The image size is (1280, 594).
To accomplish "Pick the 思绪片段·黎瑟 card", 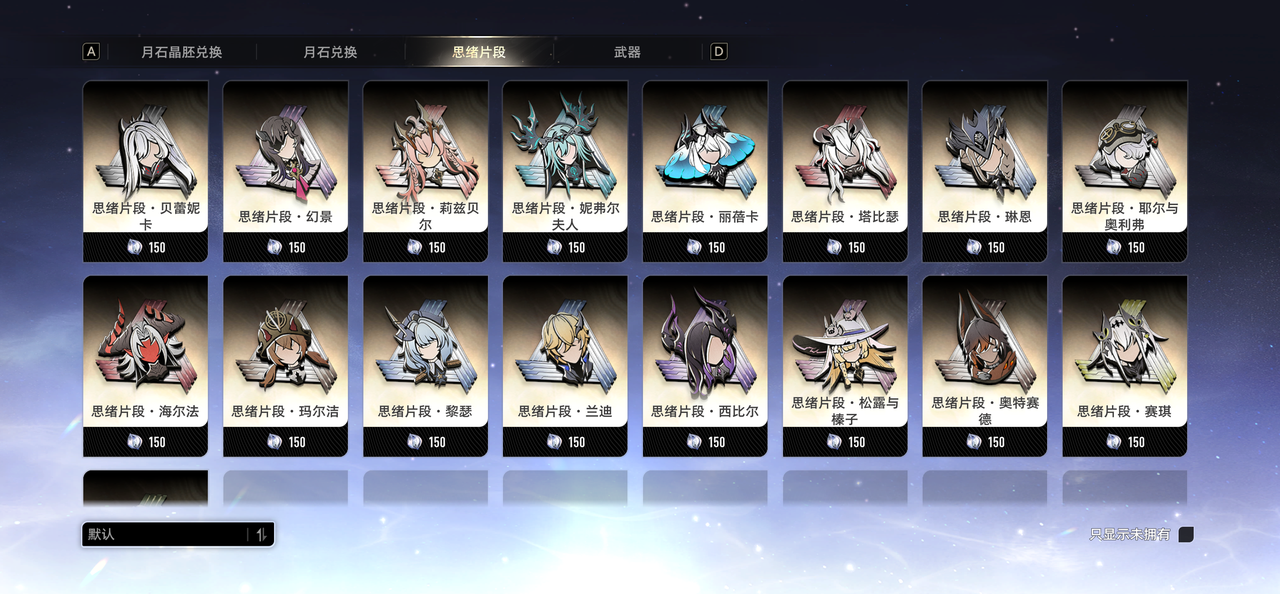I will click(x=426, y=365).
